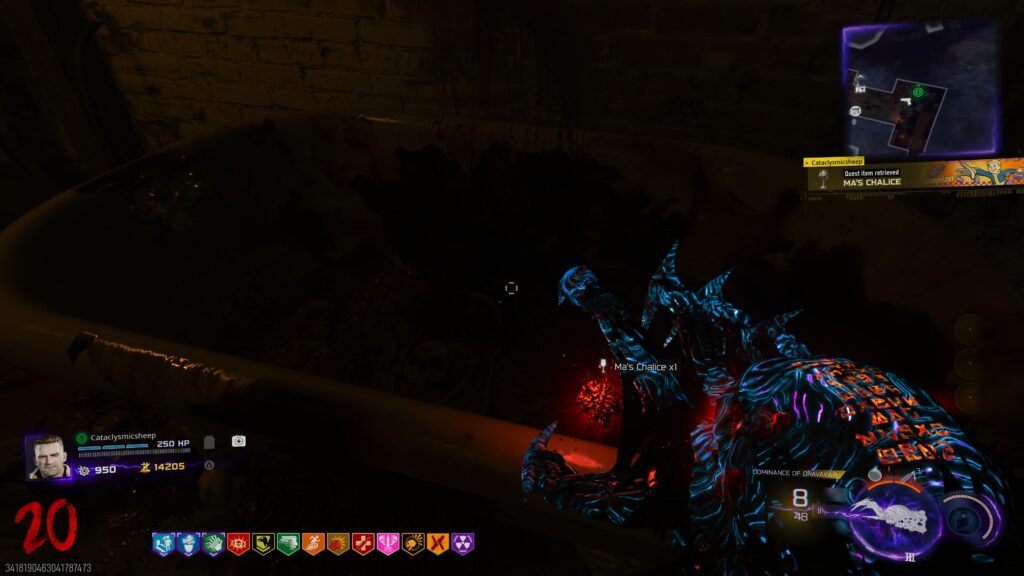Choose the orange runner Stamin-Up perk icon
Image resolution: width=1024 pixels, height=576 pixels.
[x=313, y=543]
